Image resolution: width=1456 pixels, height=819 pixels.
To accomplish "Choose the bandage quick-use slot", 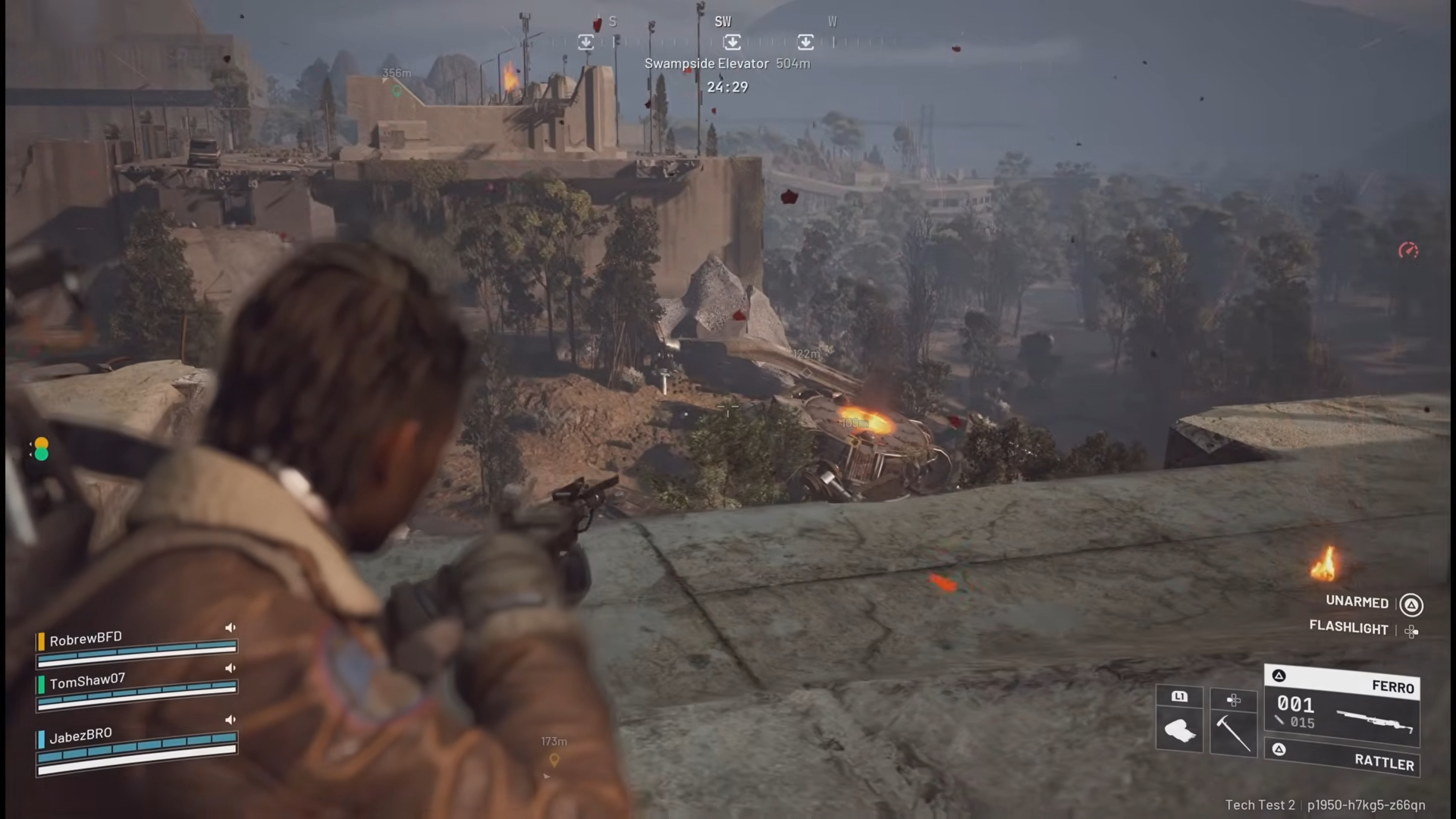I will click(x=1179, y=730).
